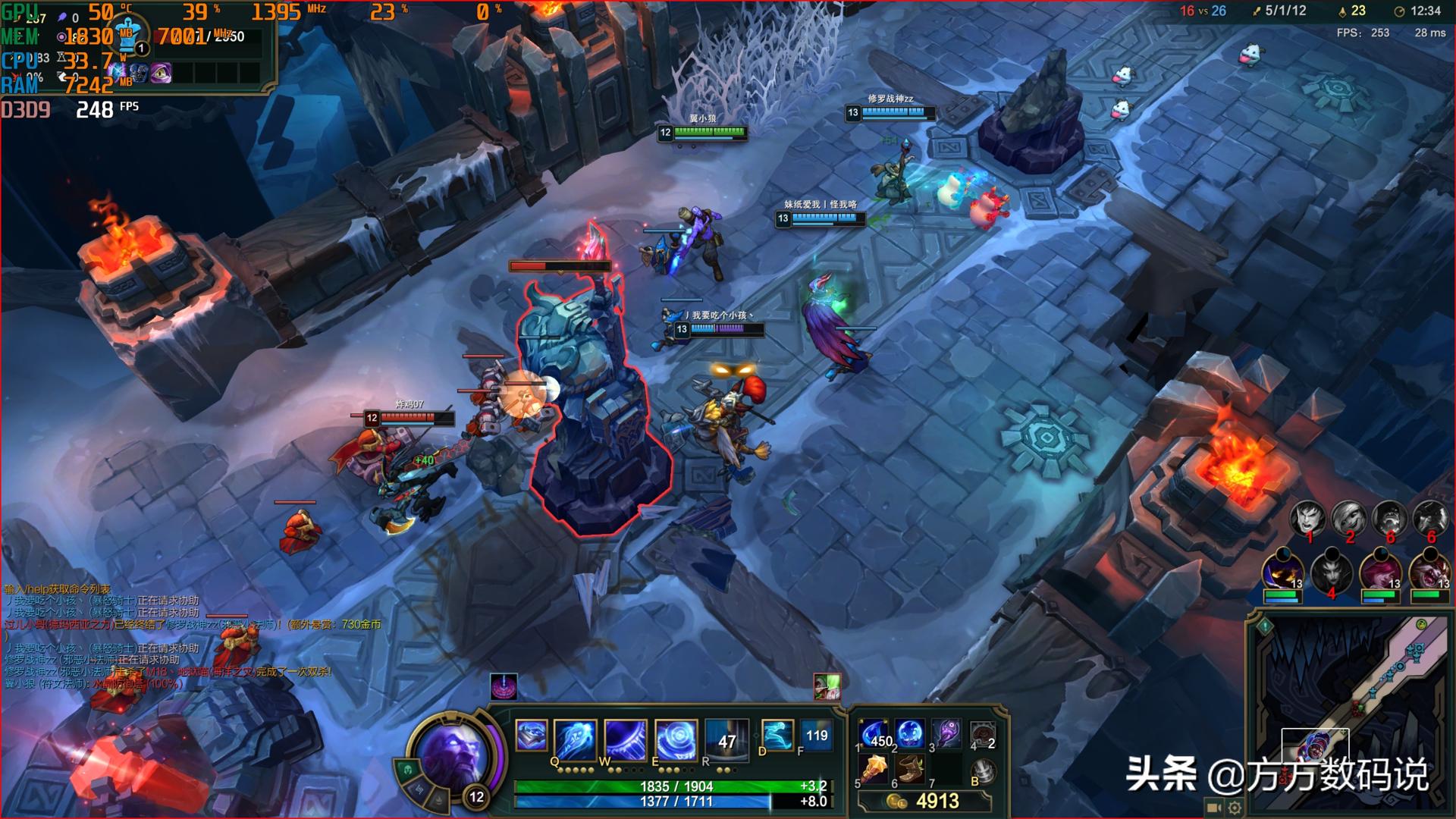Activate the W ability icon
1456x819 pixels.
click(626, 739)
